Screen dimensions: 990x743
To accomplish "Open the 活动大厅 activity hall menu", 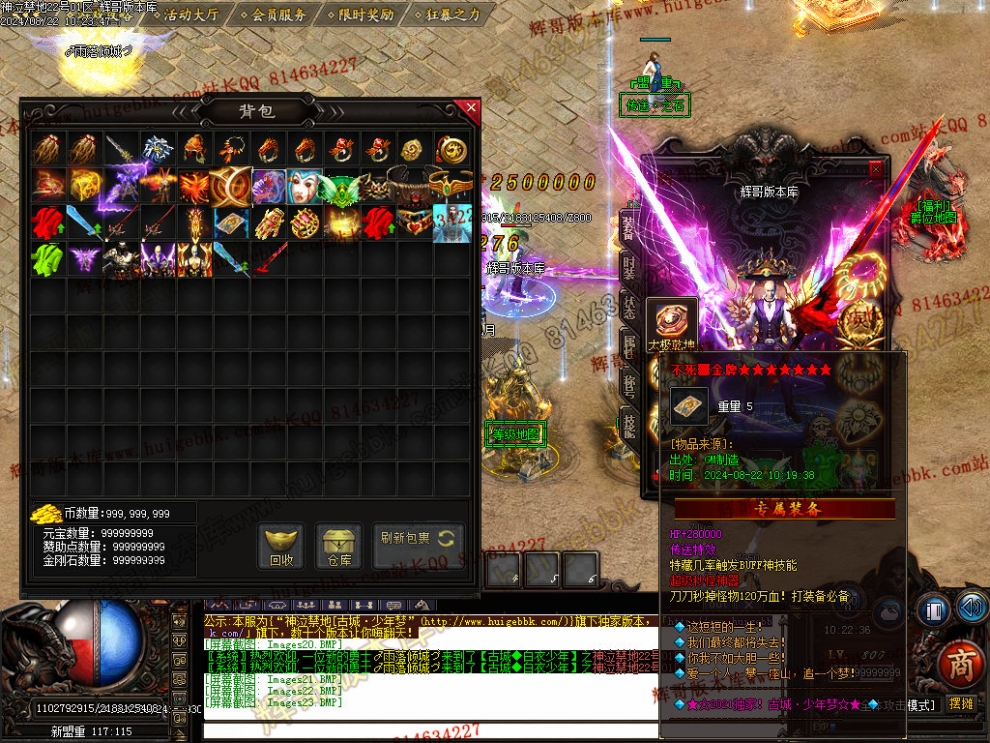I will 190,14.
